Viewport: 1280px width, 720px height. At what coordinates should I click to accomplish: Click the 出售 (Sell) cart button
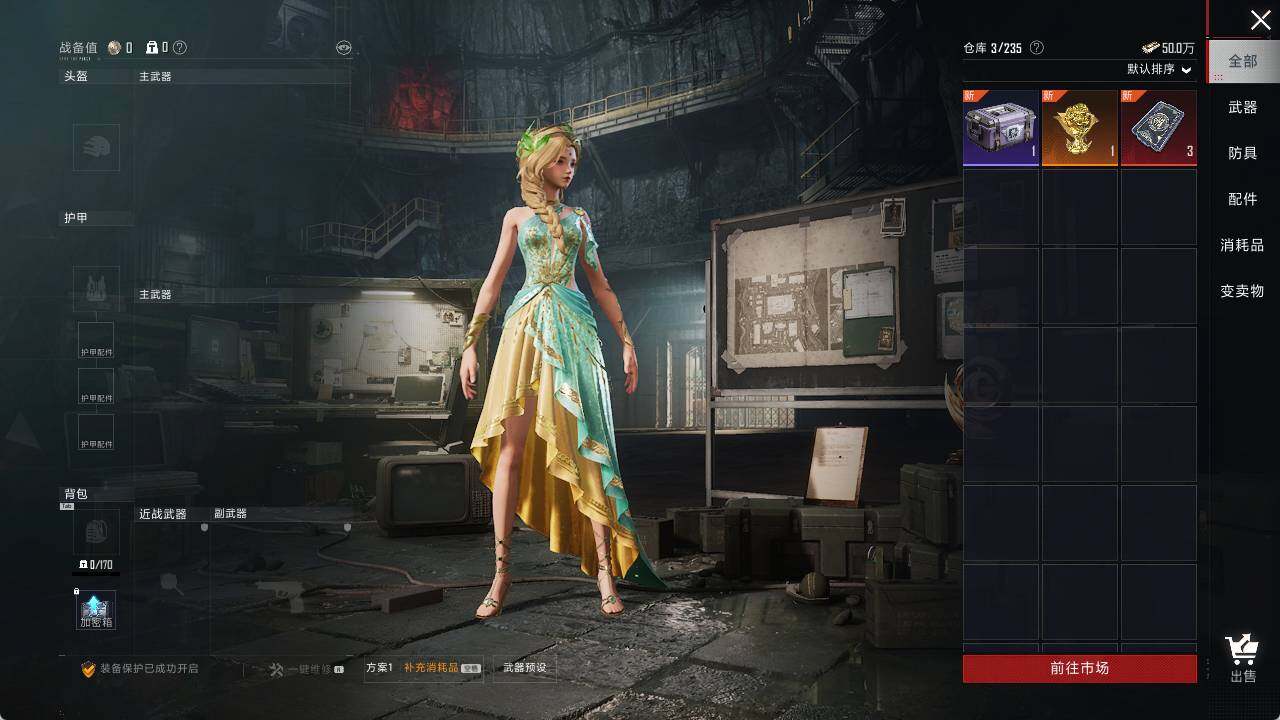[1243, 659]
